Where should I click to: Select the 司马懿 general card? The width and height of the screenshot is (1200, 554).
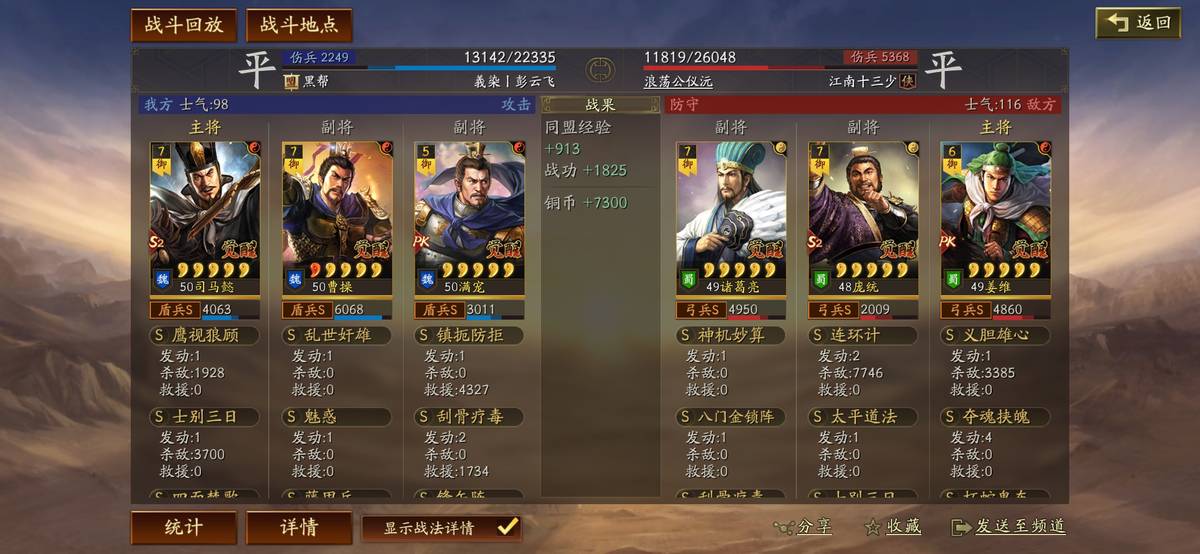pos(205,218)
